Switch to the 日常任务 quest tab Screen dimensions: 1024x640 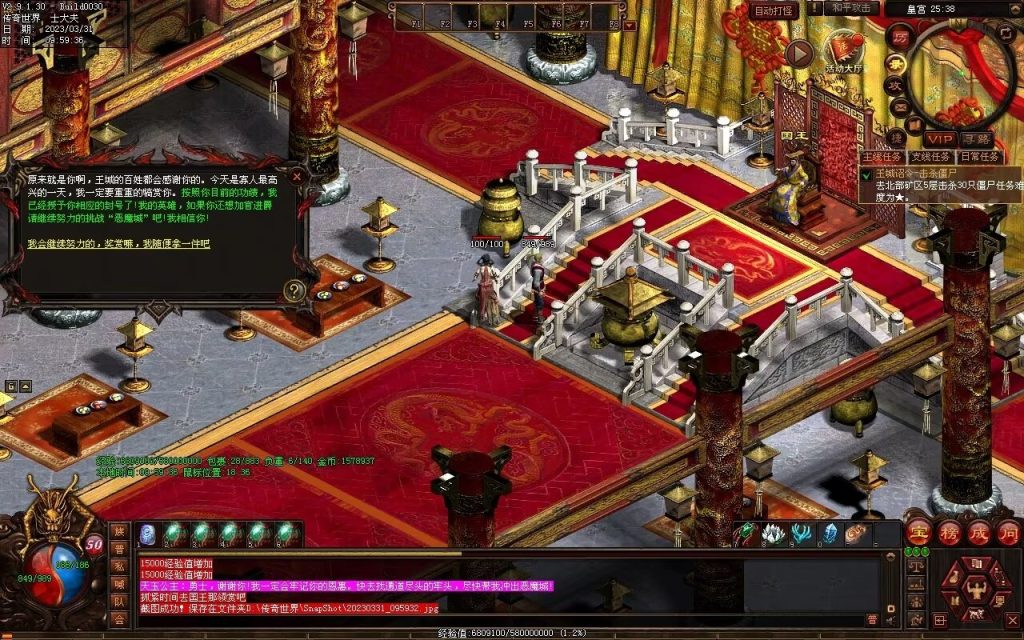tap(979, 157)
